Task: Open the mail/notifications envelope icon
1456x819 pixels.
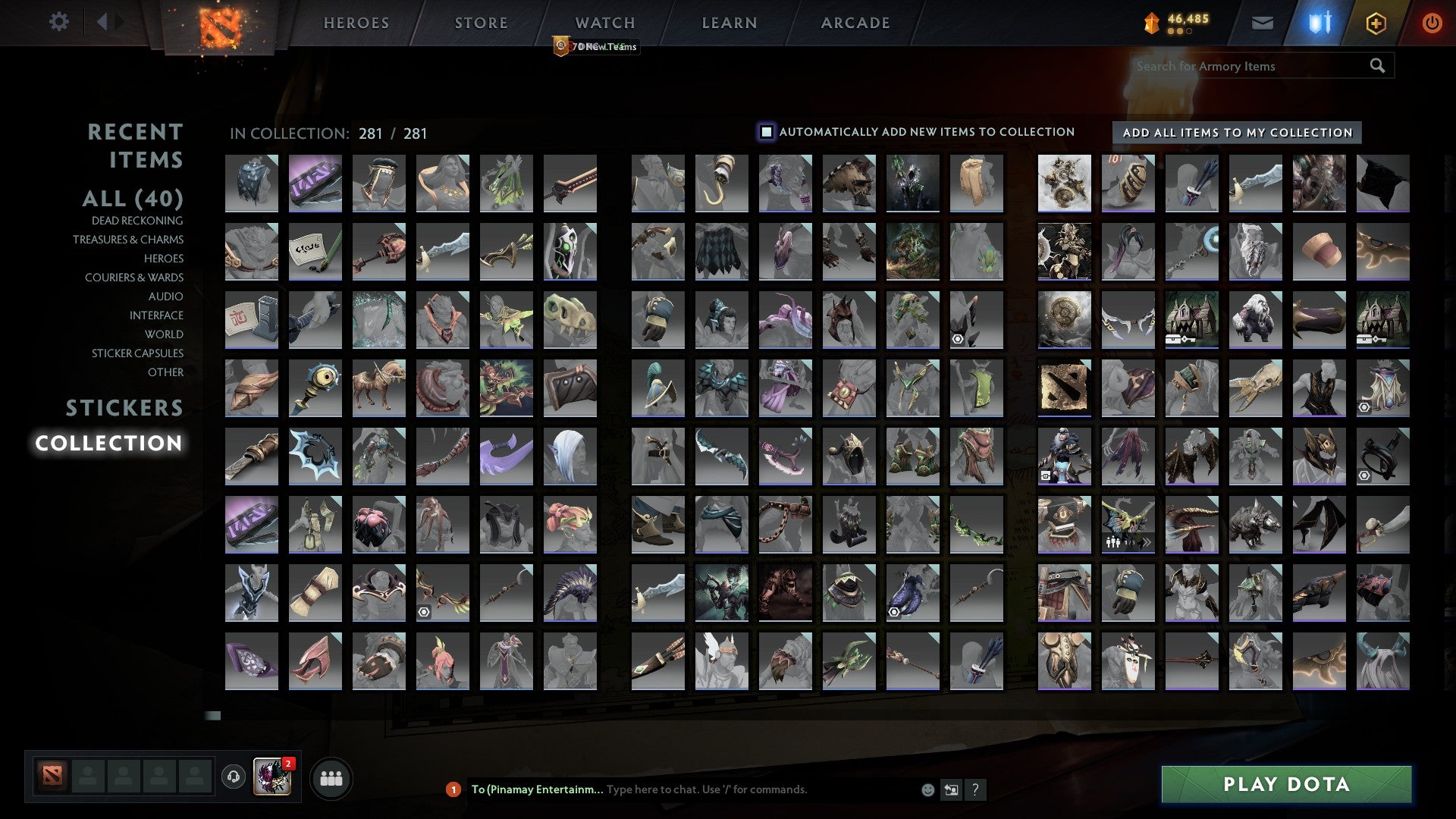Action: tap(1261, 23)
